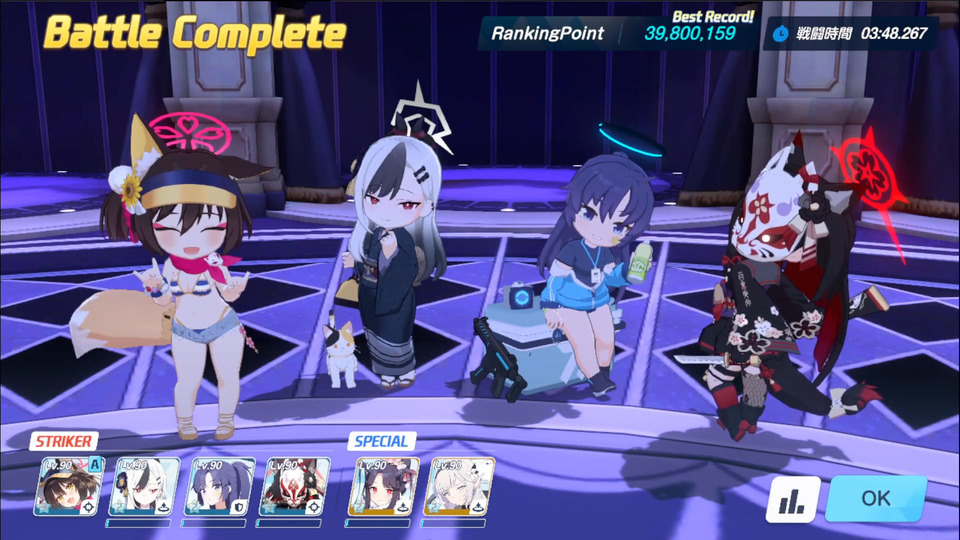The height and width of the screenshot is (540, 960).
Task: Choose the black-and-white haired striker portrait
Action: coord(145,487)
